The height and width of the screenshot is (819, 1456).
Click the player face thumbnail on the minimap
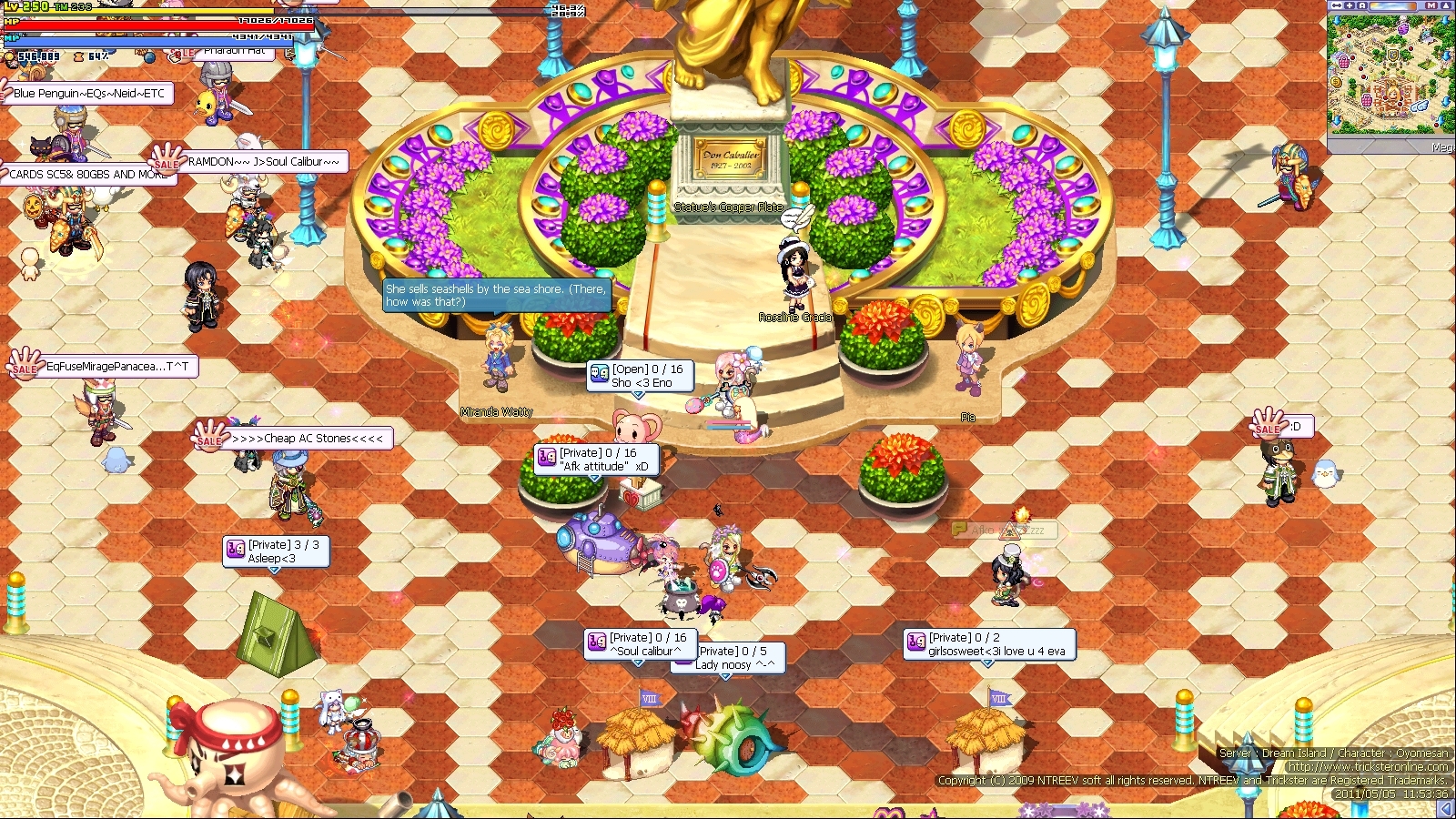coord(1393,94)
